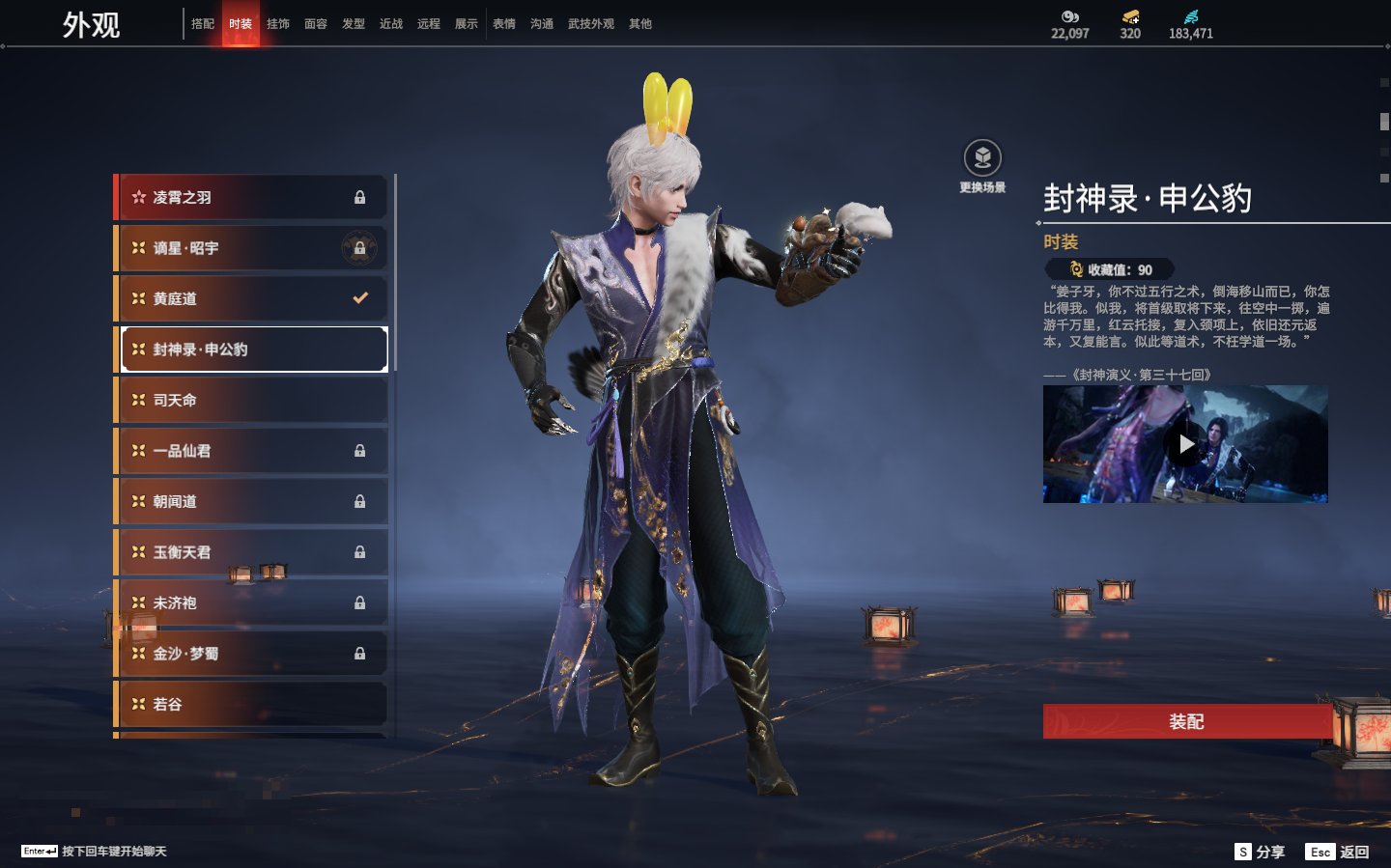Pick the equipped 黄庭道 outfit

click(x=251, y=298)
